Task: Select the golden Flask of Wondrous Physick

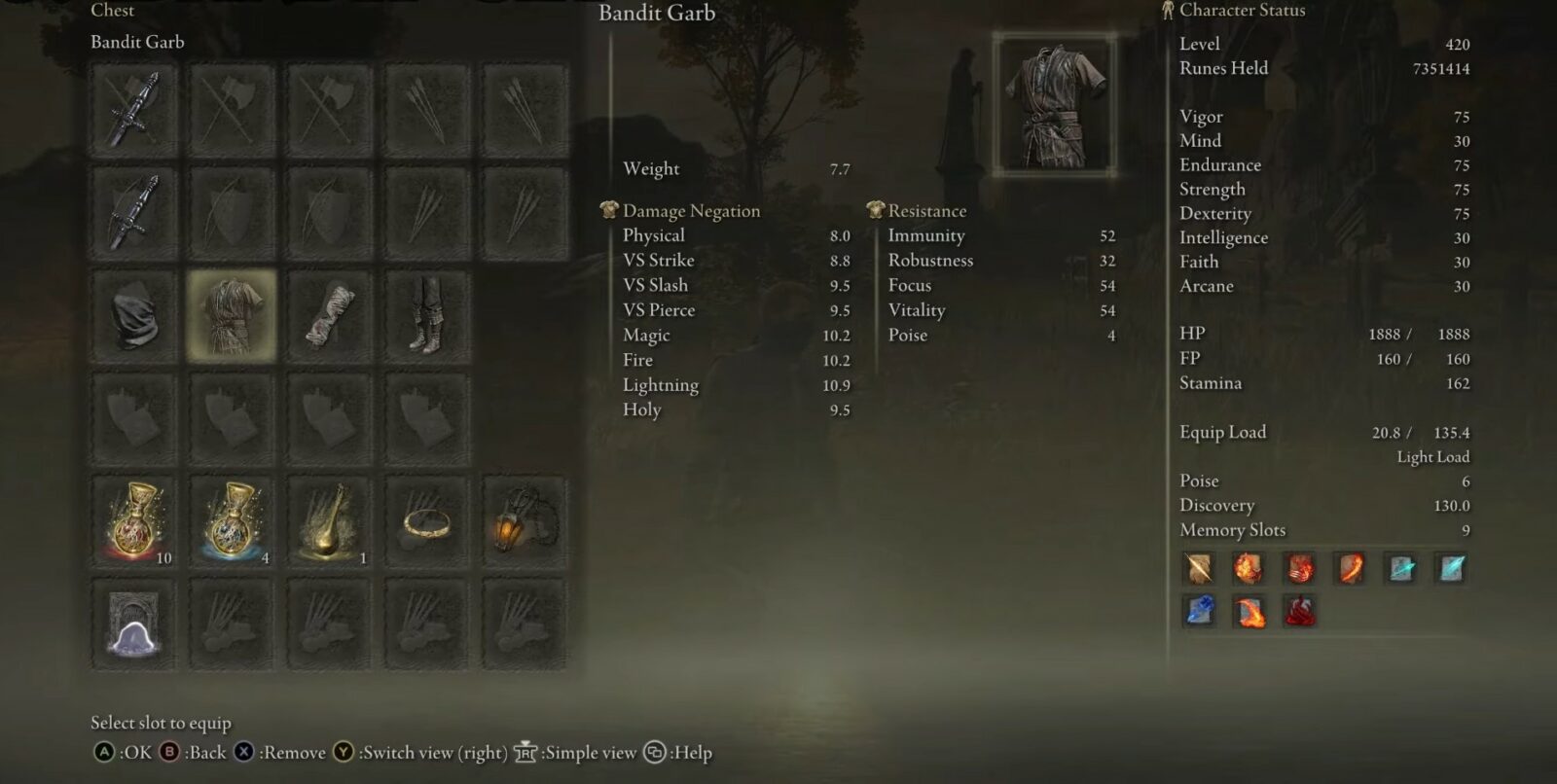Action: [x=329, y=522]
